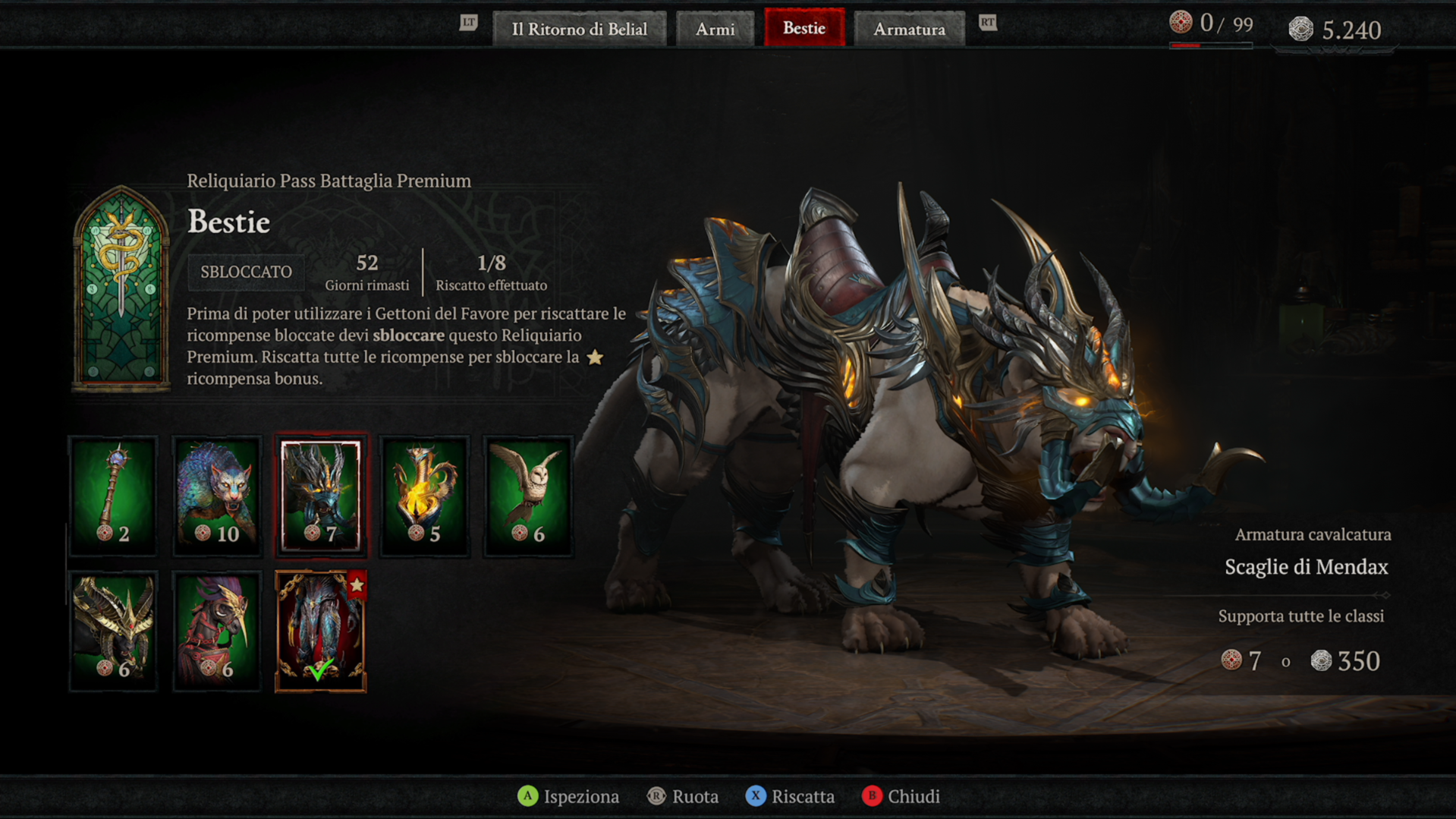This screenshot has width=1456, height=819.
Task: Select the red masked horse reward
Action: (x=217, y=631)
